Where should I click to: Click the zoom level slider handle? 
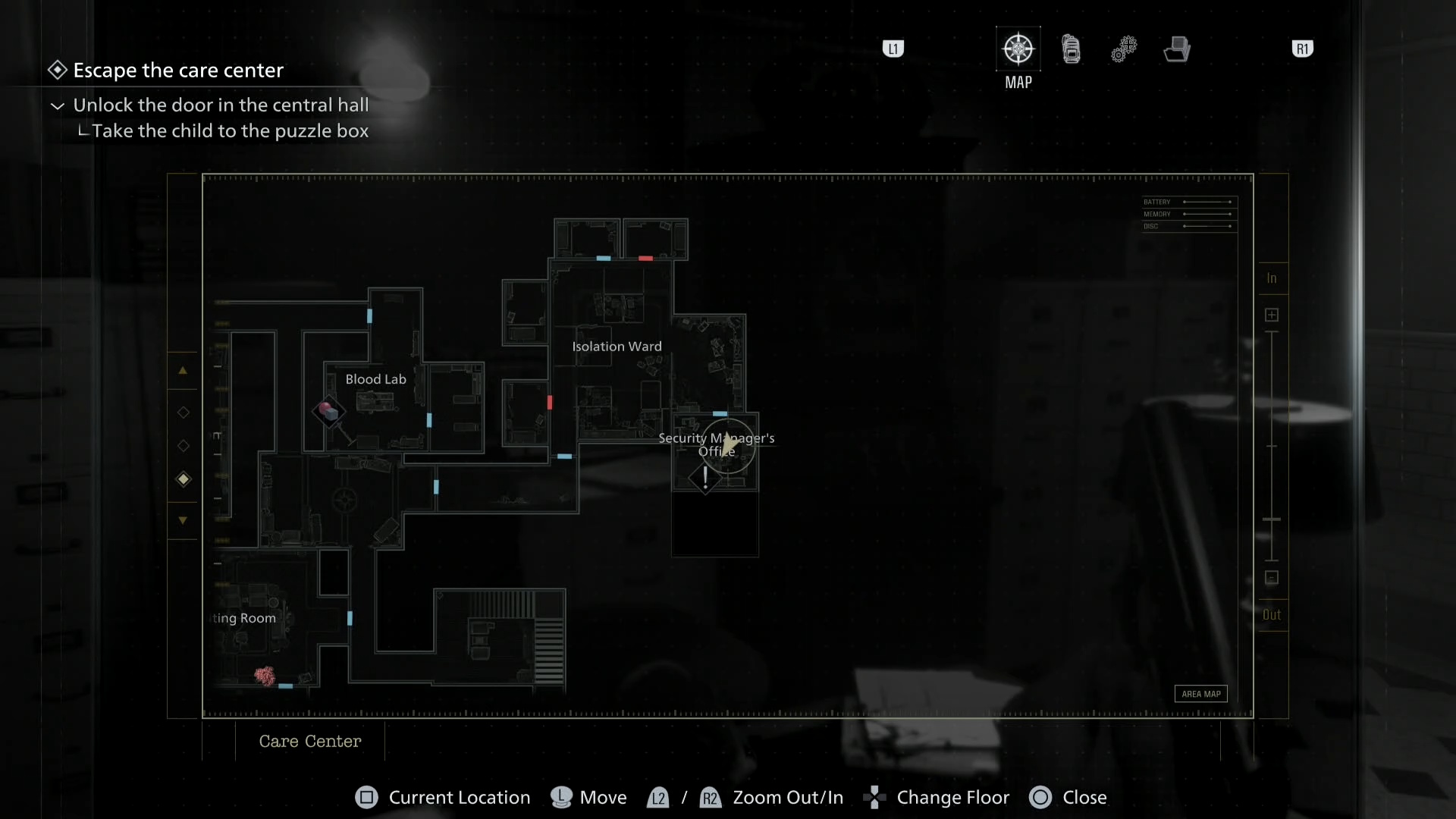point(1271,518)
